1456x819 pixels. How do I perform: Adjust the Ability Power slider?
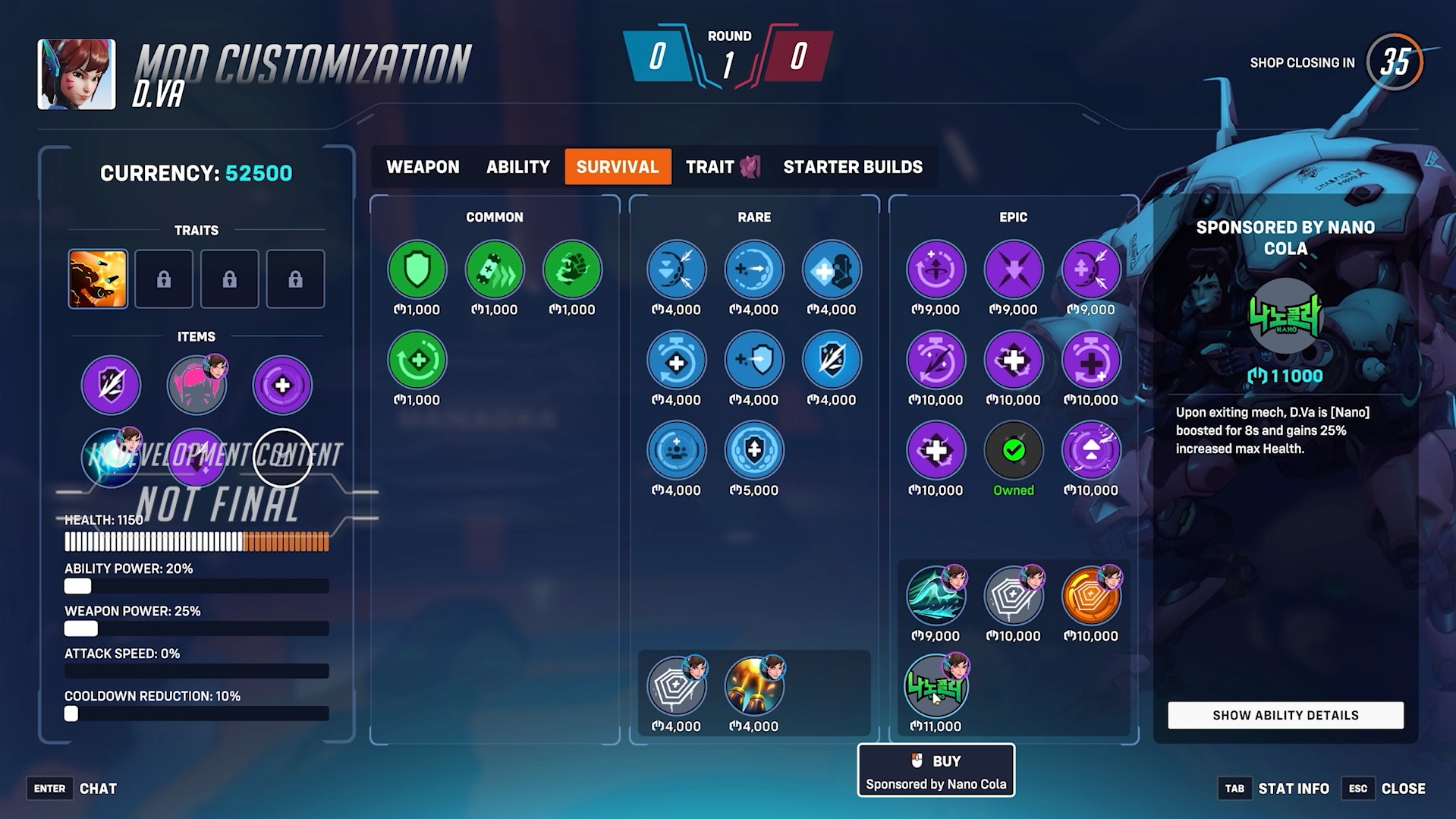click(77, 586)
